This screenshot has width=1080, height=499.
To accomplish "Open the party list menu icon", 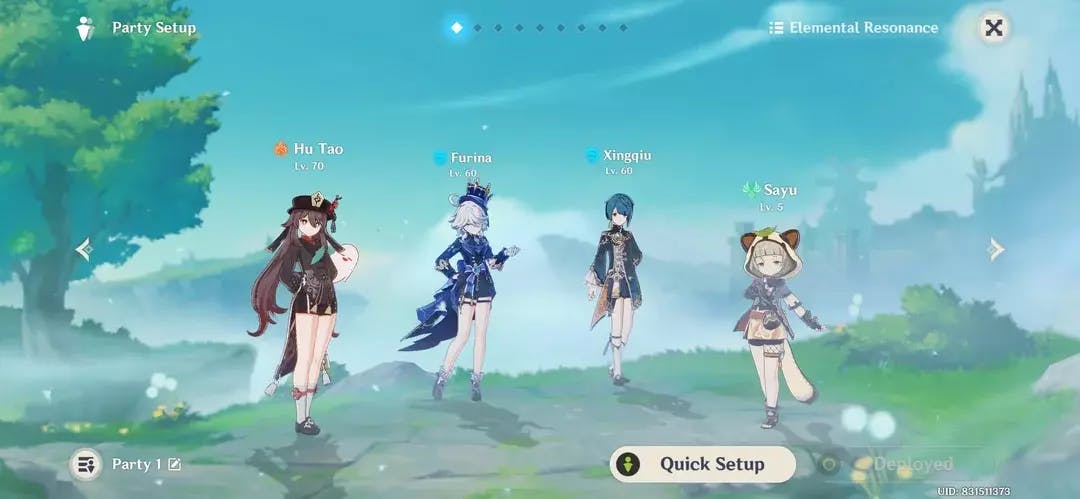I will click(86, 464).
